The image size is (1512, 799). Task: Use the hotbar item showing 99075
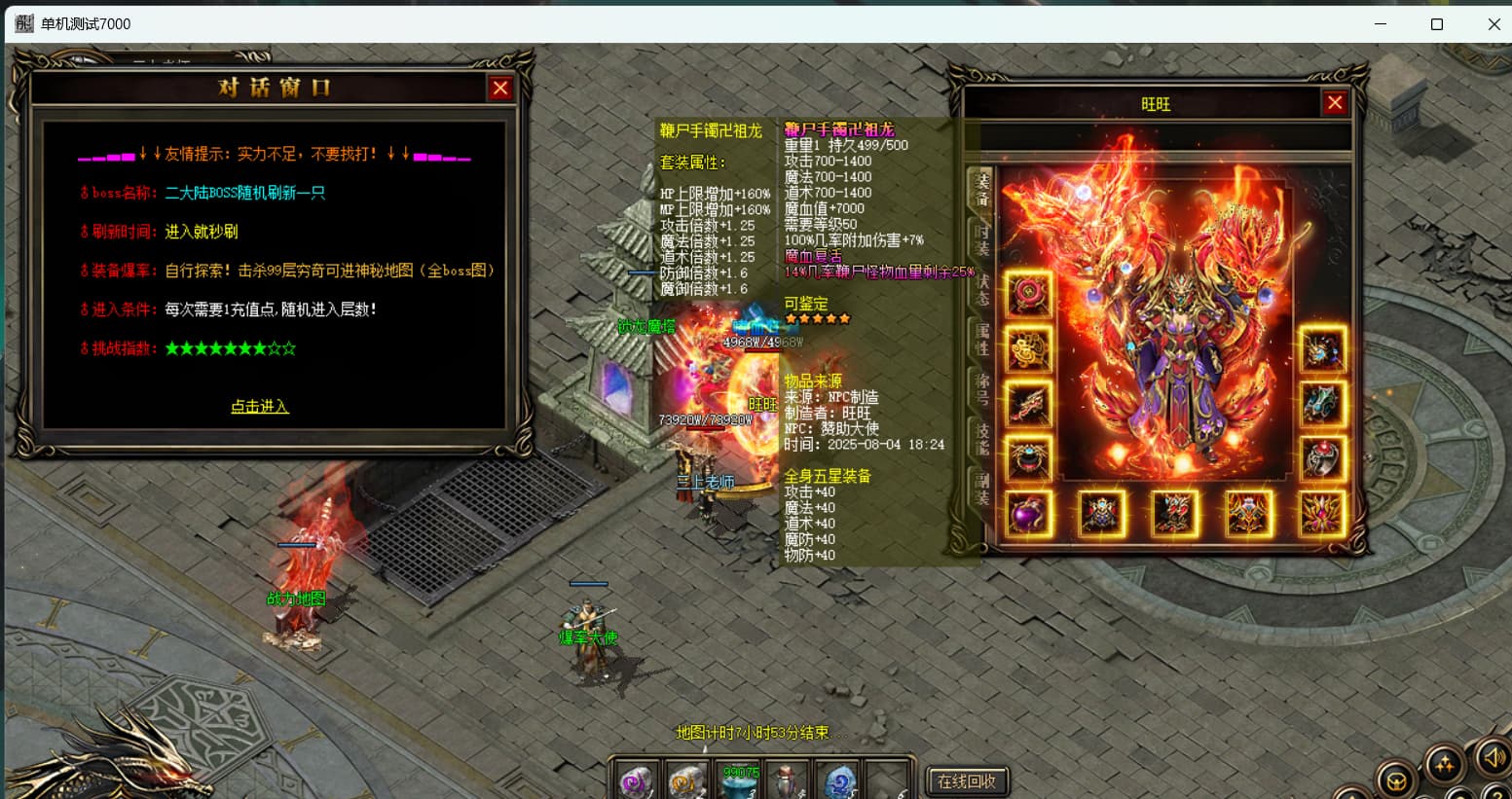click(x=740, y=781)
